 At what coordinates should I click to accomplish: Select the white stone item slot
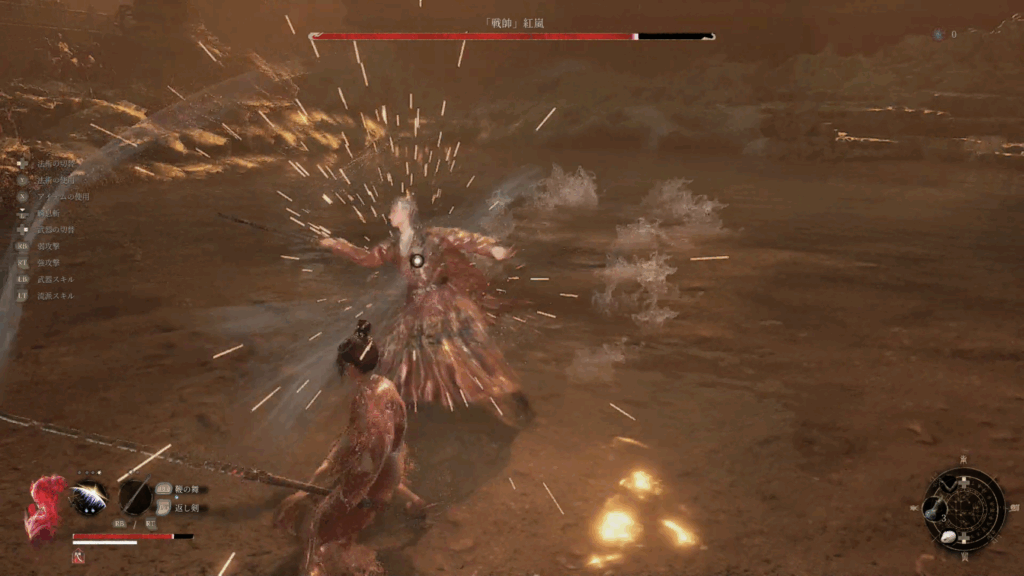(x=948, y=537)
